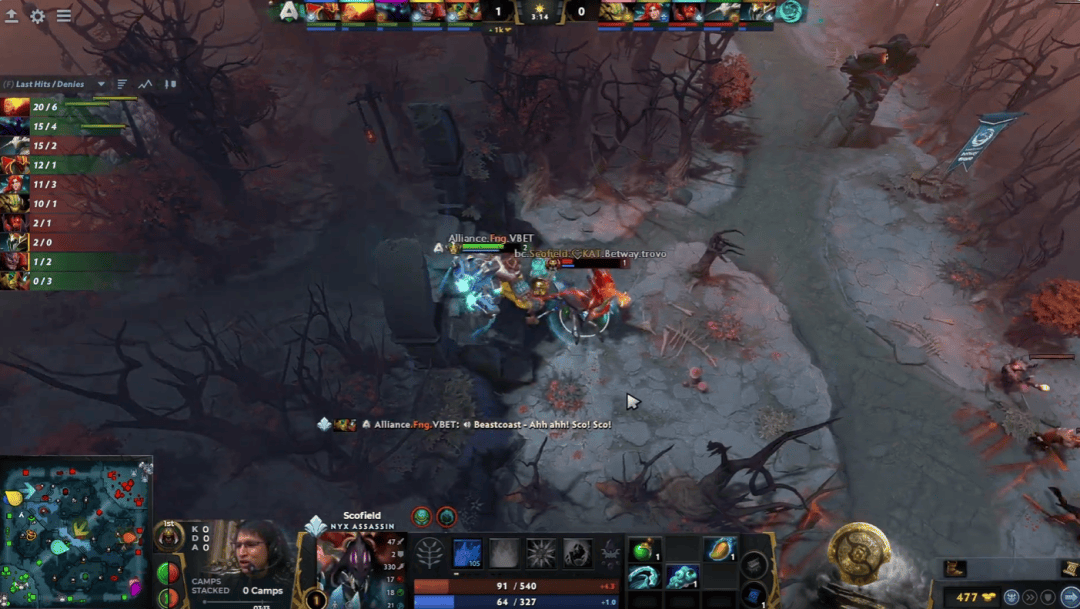Show the line graph stats view
This screenshot has height=609, width=1080.
coord(146,84)
